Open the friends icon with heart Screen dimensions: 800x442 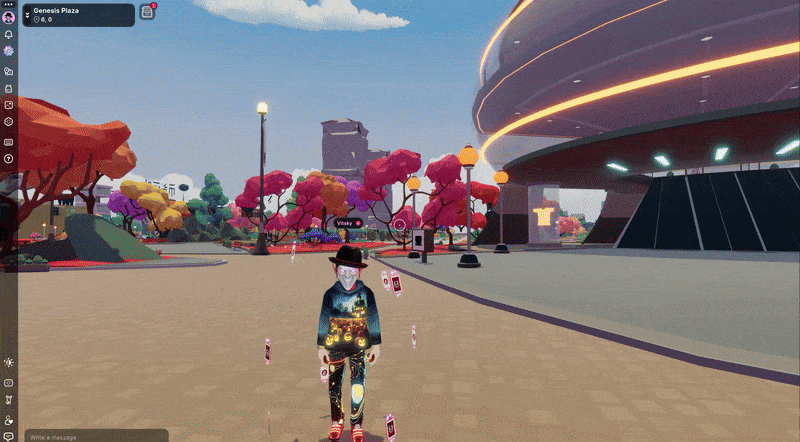[x=9, y=420]
